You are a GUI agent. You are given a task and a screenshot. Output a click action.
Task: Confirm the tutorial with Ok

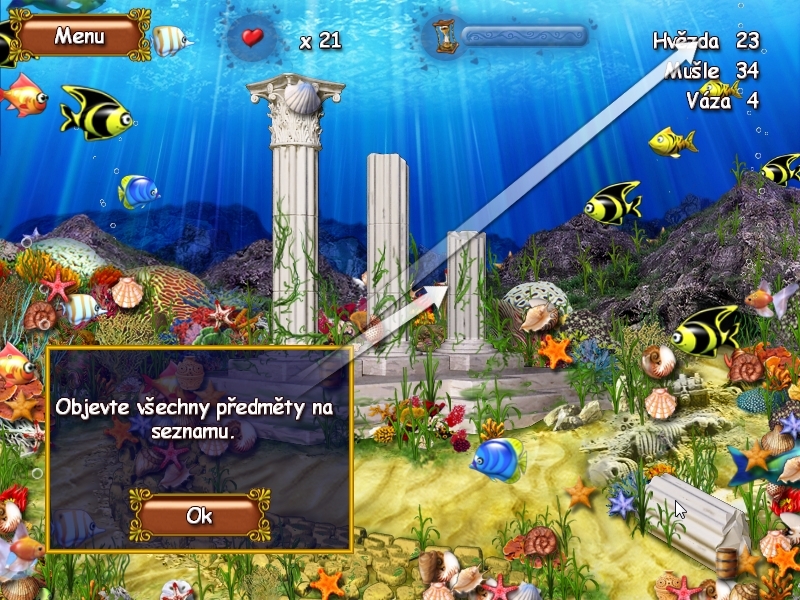pos(200,516)
